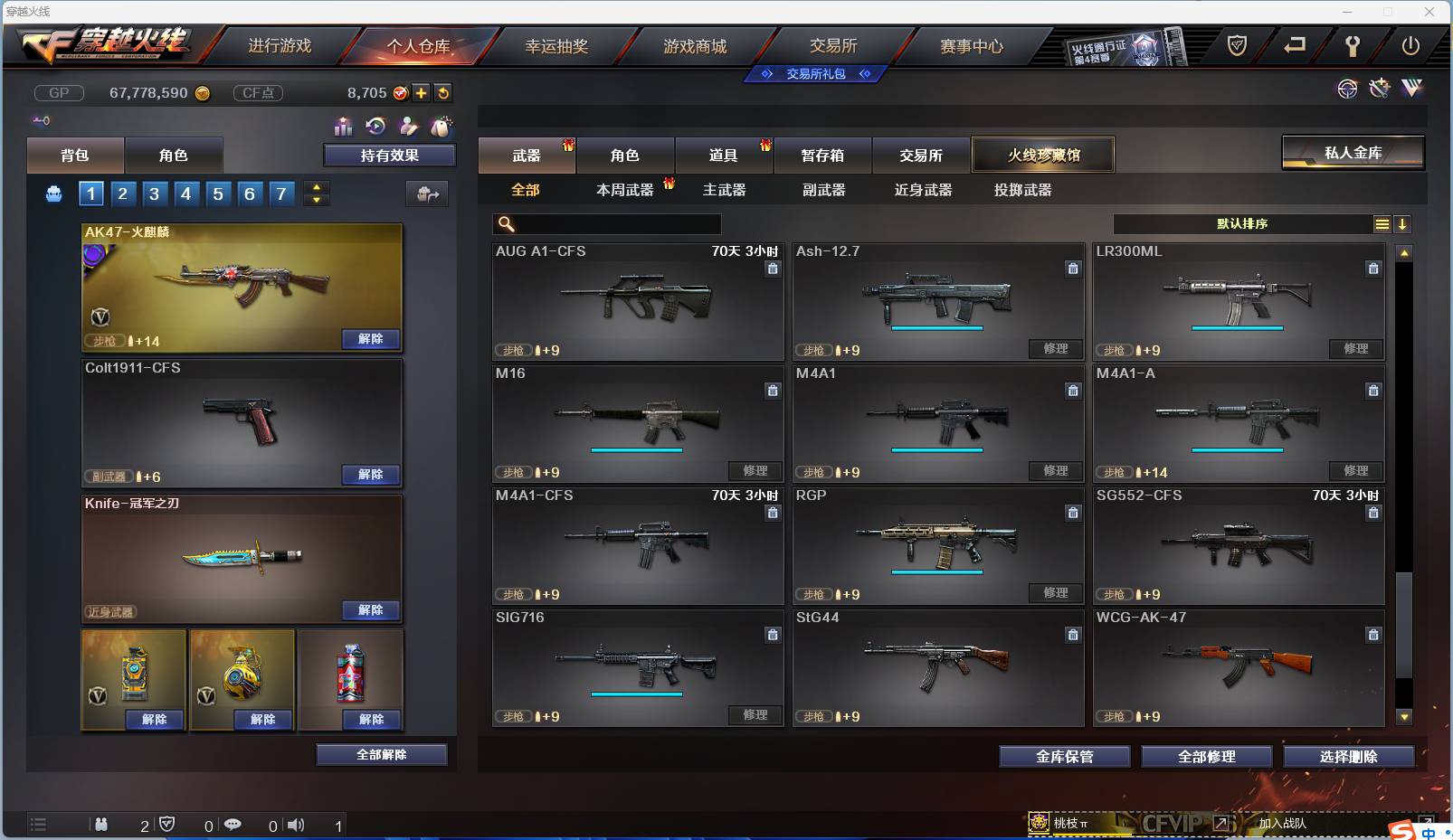This screenshot has width=1453, height=840.
Task: Click left chevron beside 交易所礼包
Action: (764, 74)
